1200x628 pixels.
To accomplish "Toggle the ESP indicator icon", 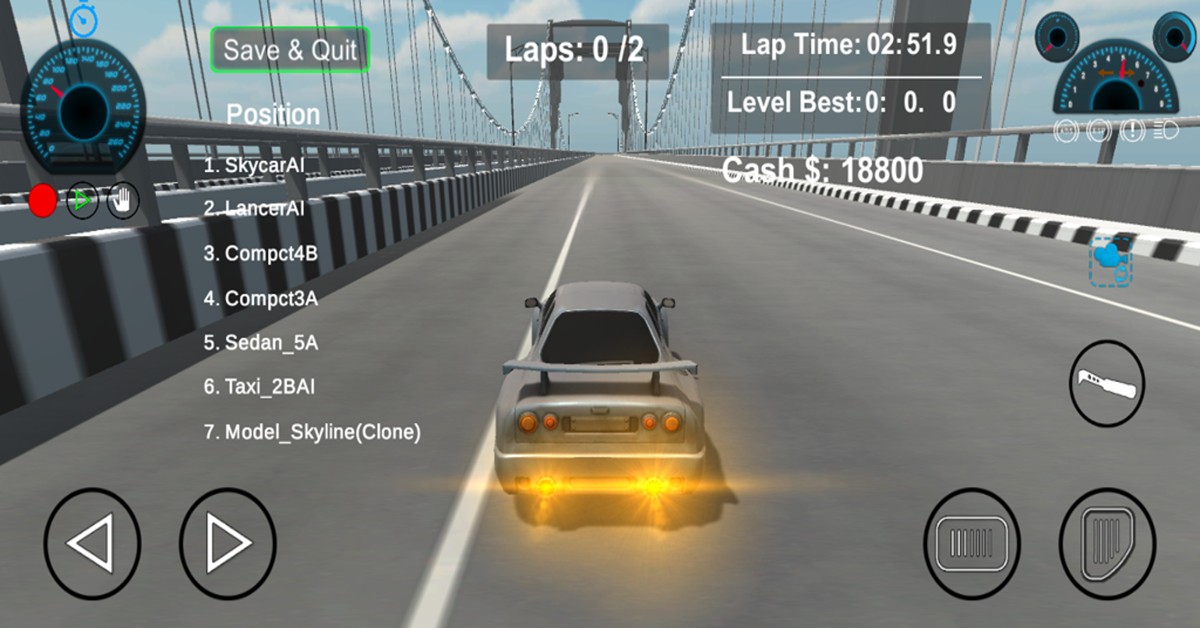I will click(1101, 129).
